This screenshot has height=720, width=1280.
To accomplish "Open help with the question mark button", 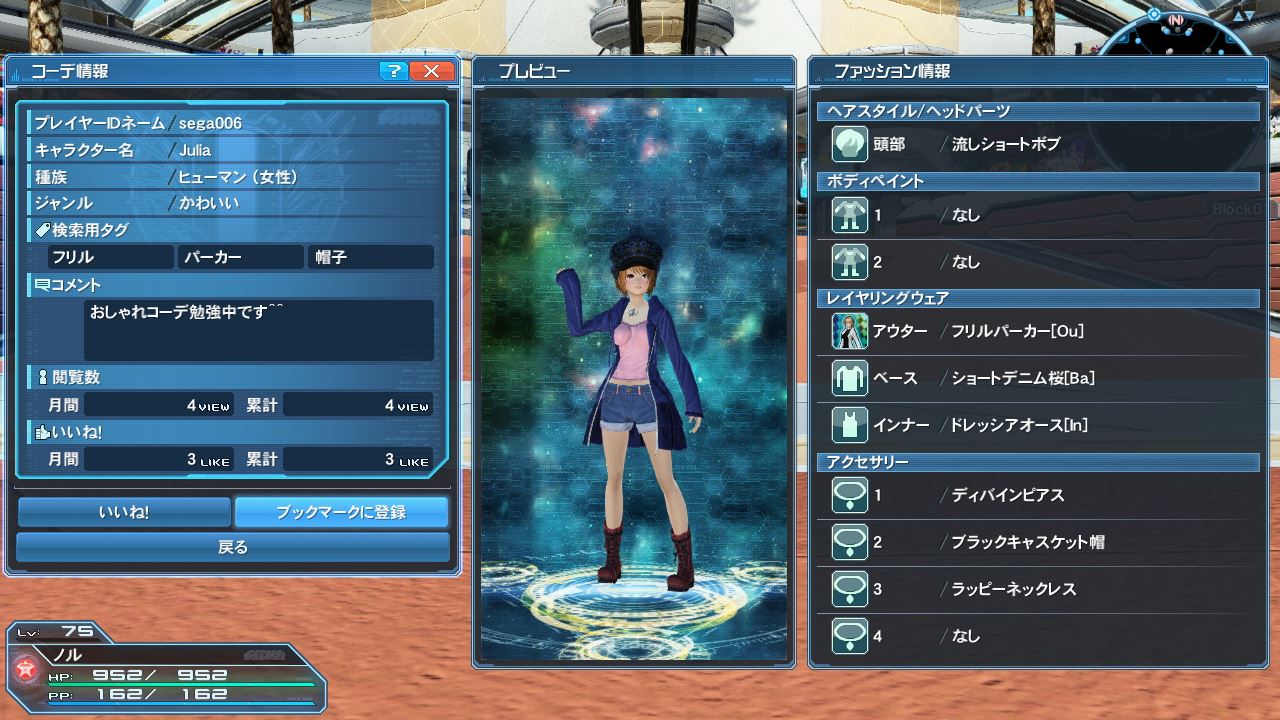I will [x=394, y=71].
